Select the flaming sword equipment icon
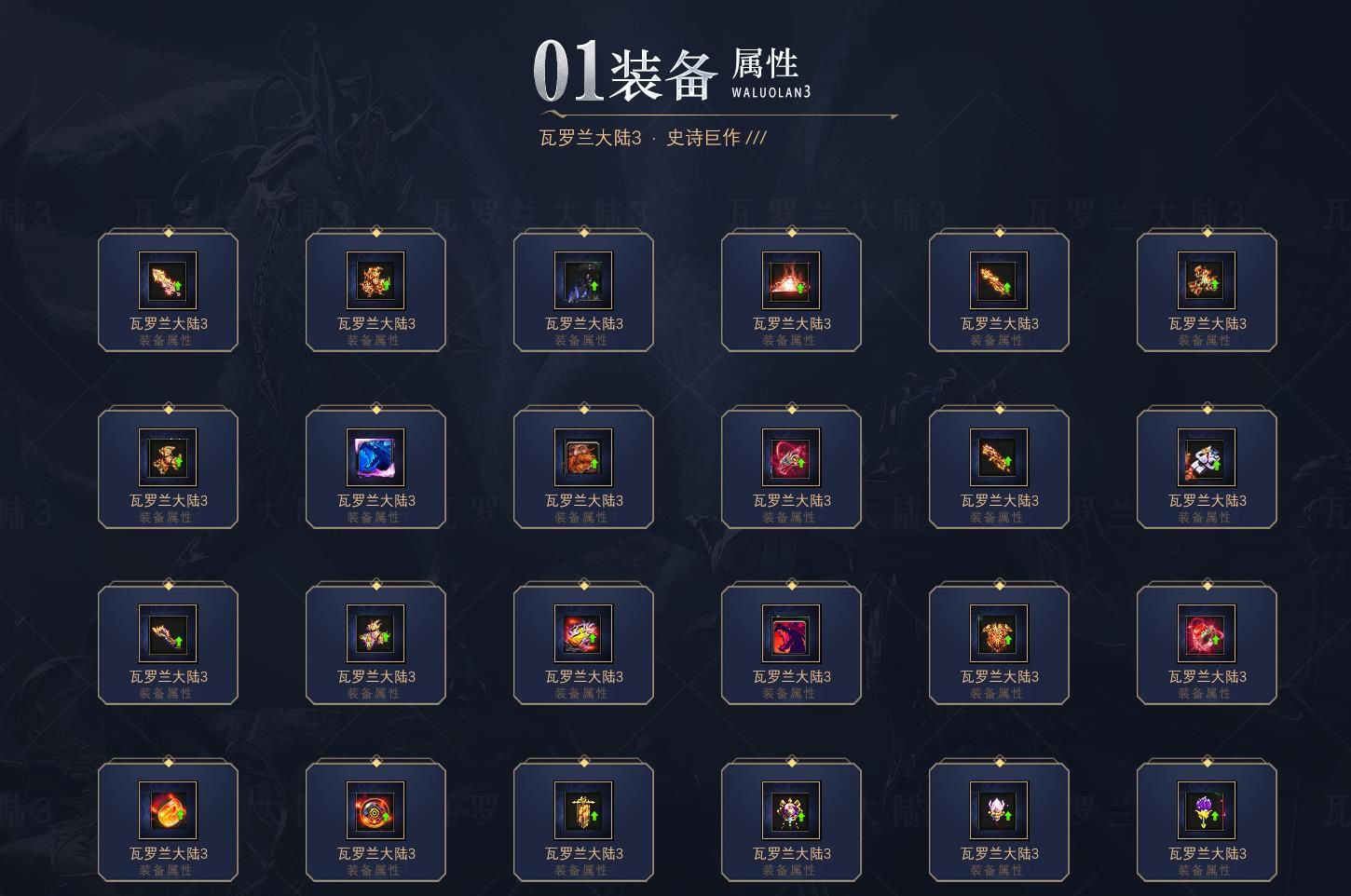This screenshot has width=1351, height=896. pyautogui.click(x=168, y=279)
